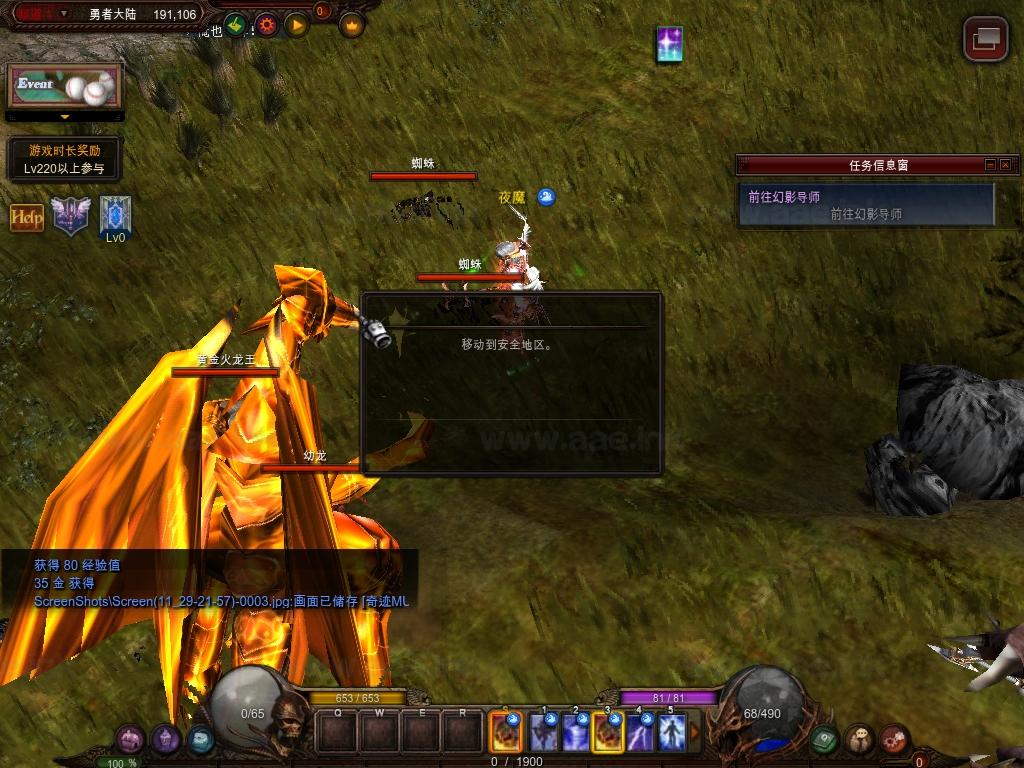Viewport: 1024px width, 768px height.
Task: Click the purple sparkle buff icon
Action: pos(669,45)
